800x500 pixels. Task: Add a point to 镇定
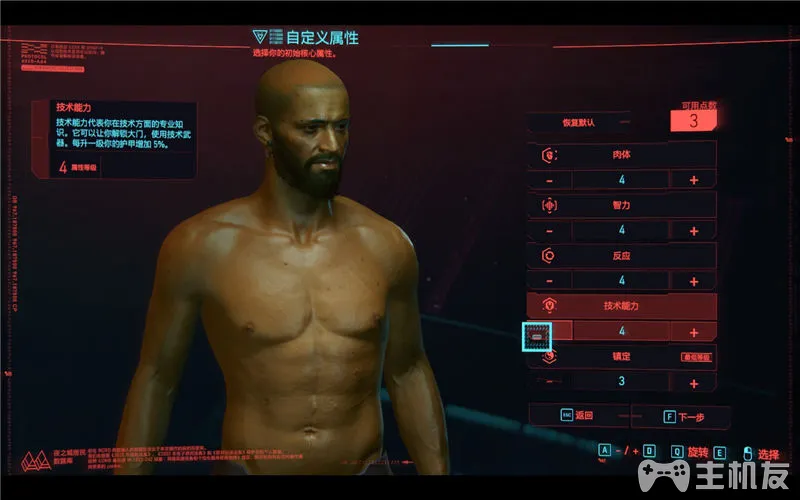[x=693, y=382]
